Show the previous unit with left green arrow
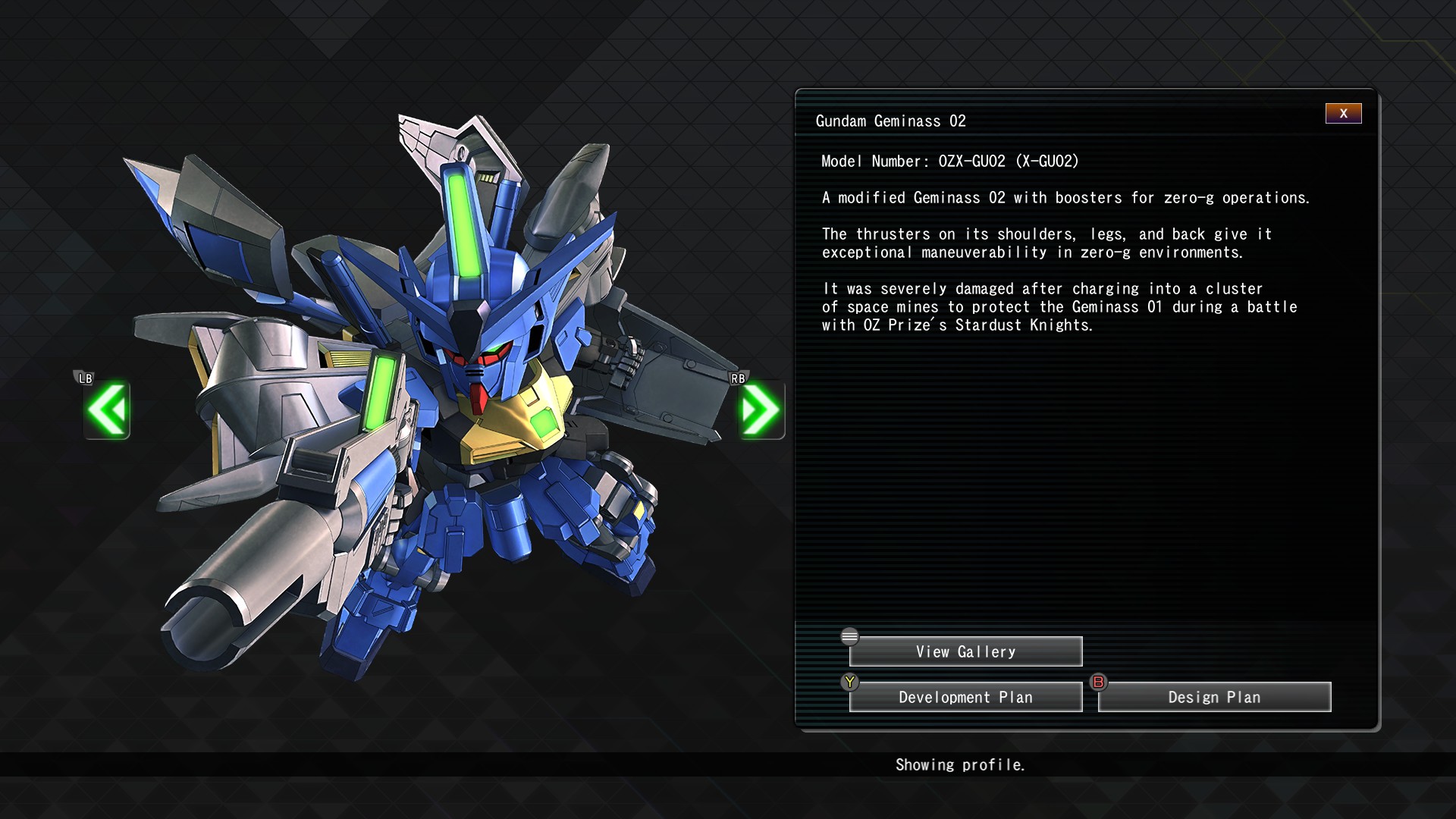Viewport: 1456px width, 819px height. (x=107, y=409)
